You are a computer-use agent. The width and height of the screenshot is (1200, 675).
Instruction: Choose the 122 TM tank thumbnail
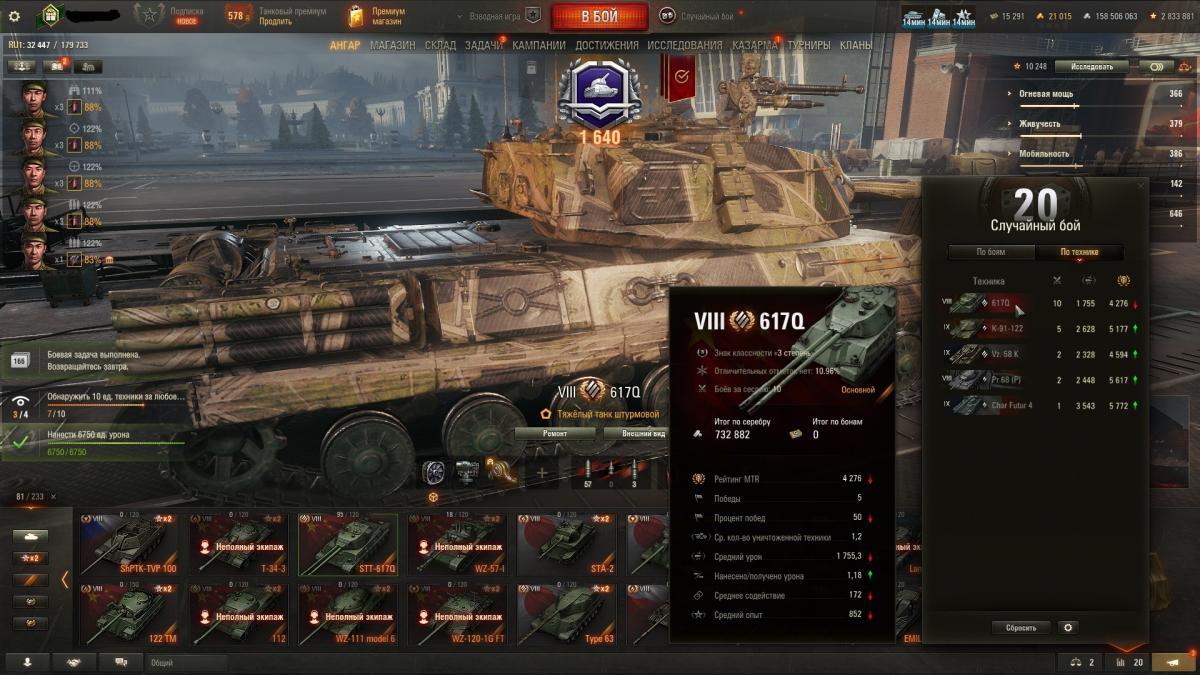[x=128, y=614]
